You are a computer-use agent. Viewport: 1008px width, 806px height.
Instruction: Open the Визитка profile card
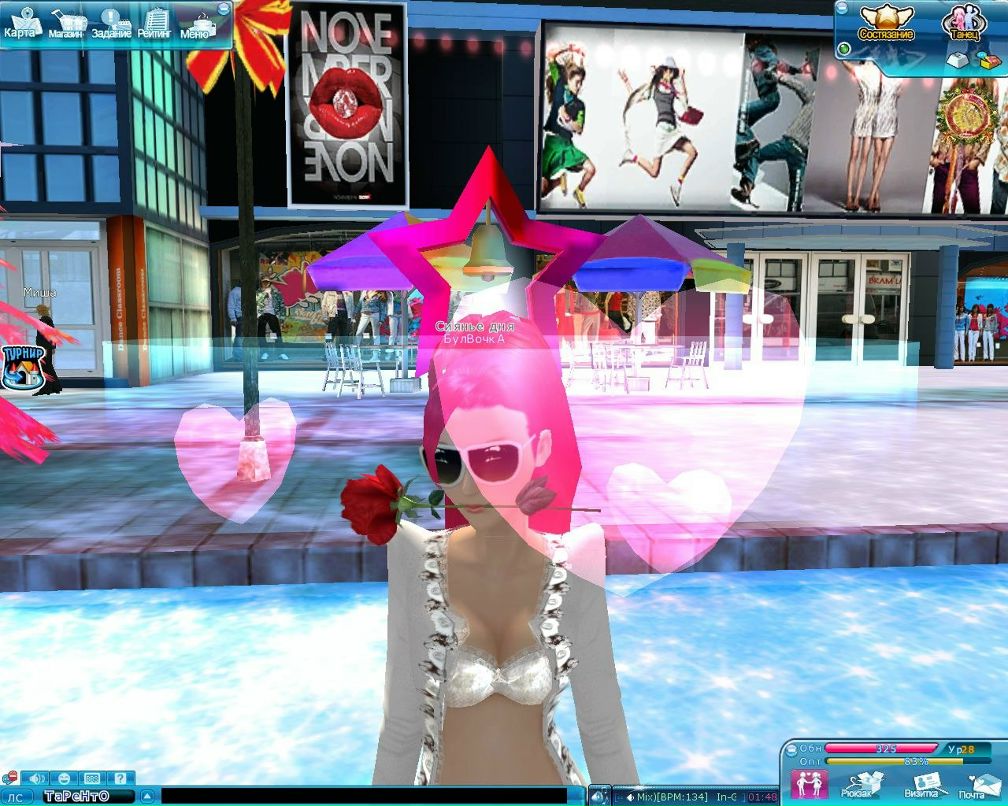click(x=924, y=784)
